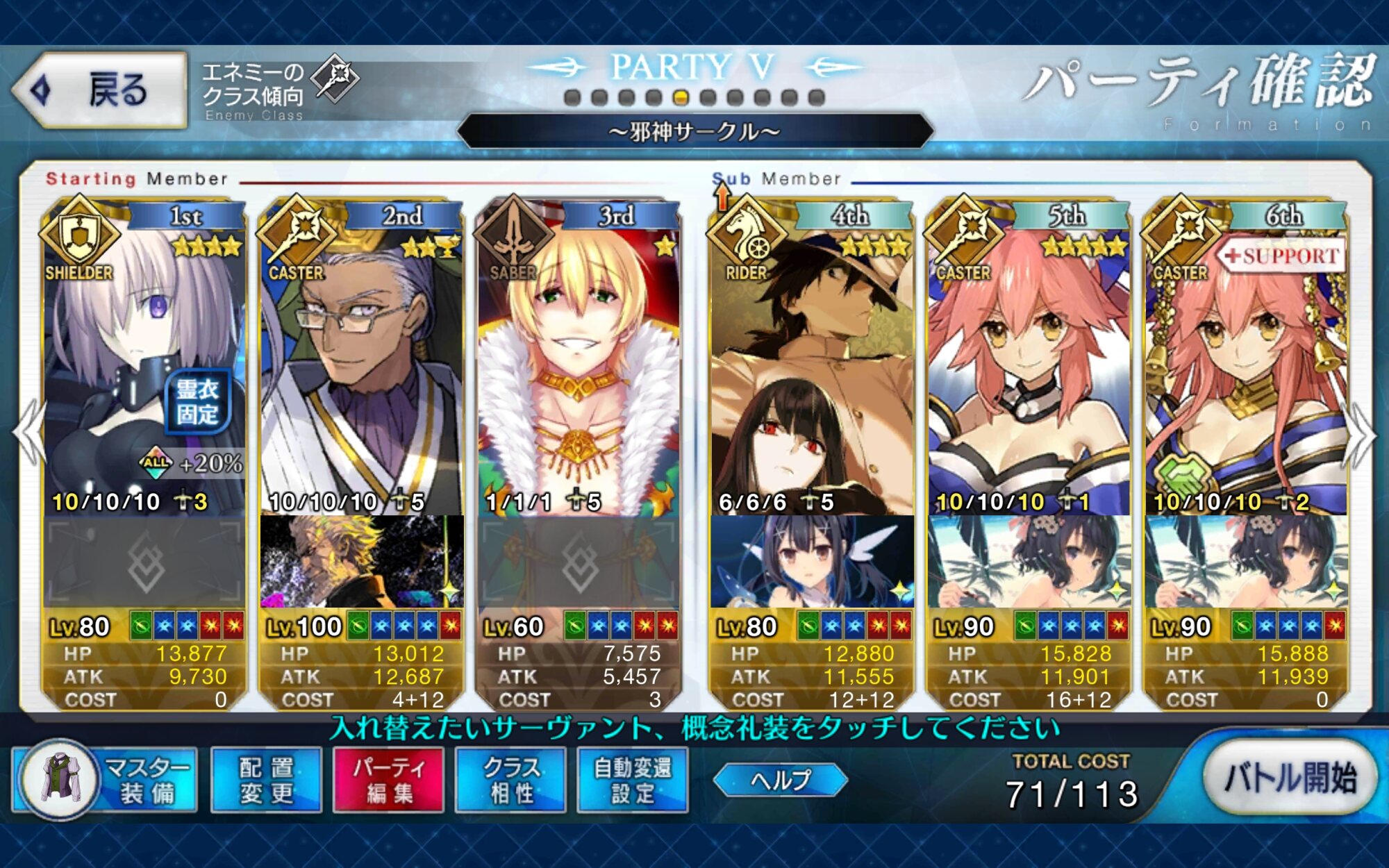Select the empty craft essence slot under Saber
The image size is (1389, 868).
(578, 562)
